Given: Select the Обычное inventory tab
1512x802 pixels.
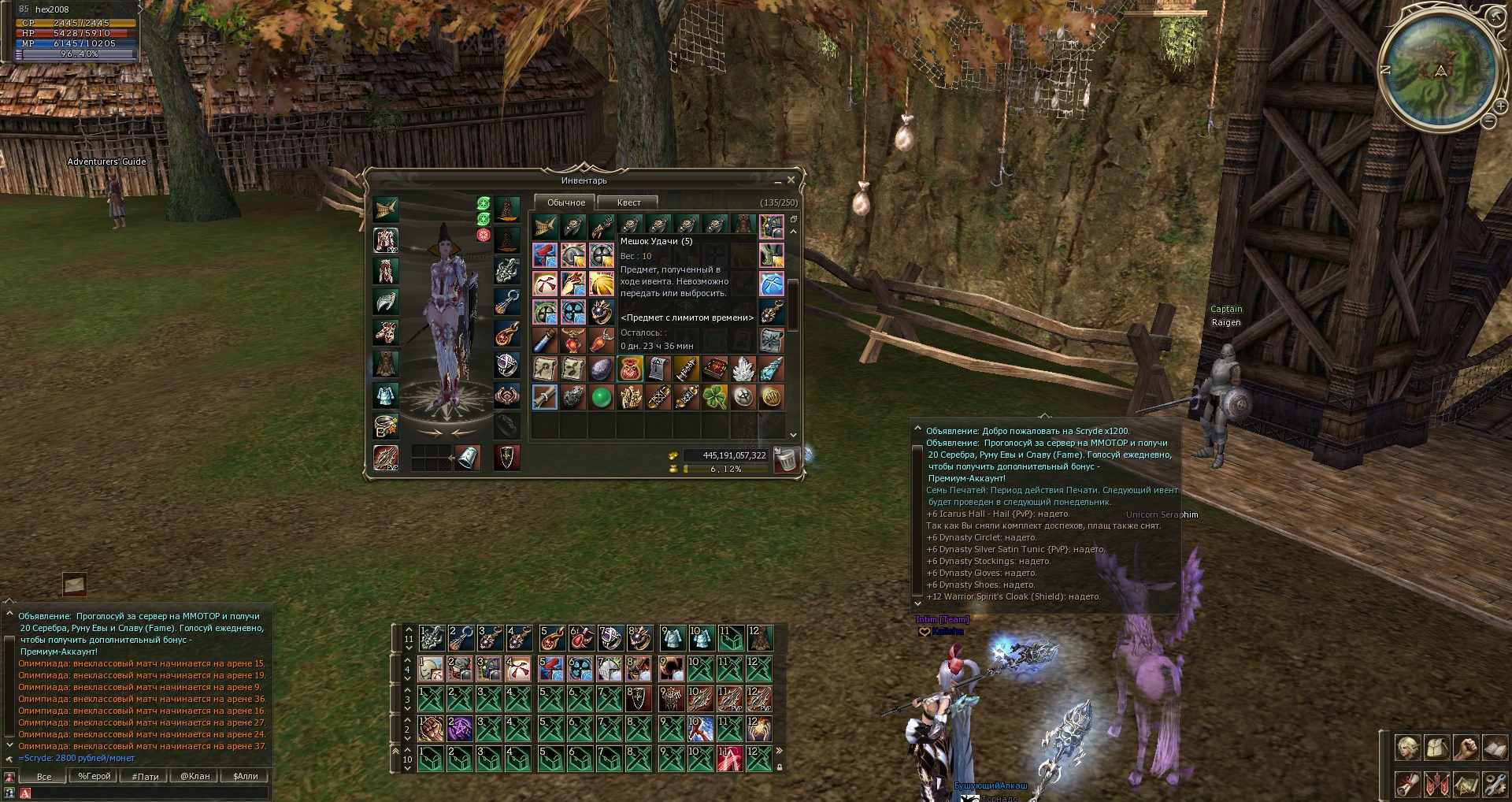Looking at the screenshot, I should pyautogui.click(x=565, y=202).
